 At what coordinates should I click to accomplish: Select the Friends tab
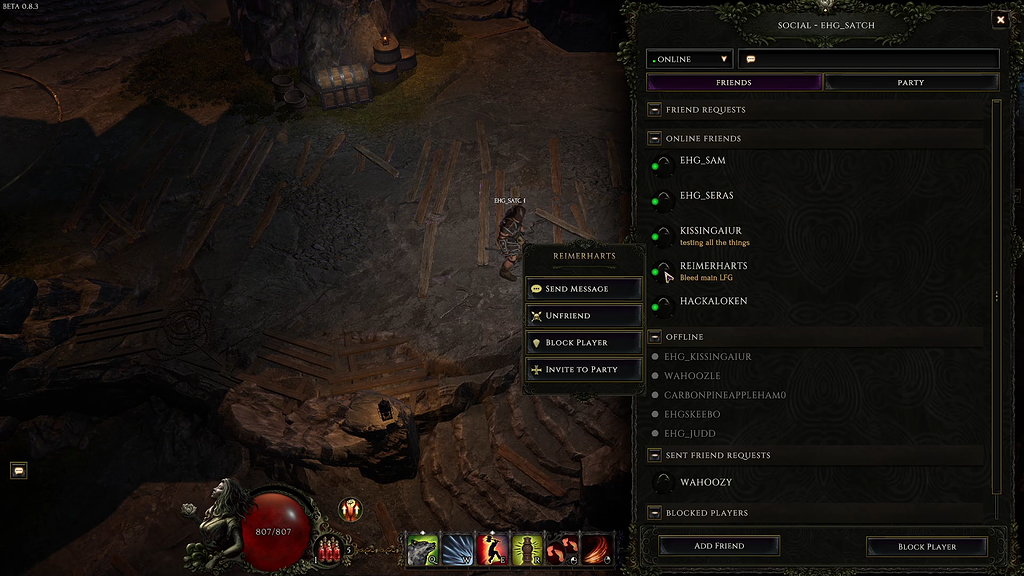pyautogui.click(x=734, y=82)
